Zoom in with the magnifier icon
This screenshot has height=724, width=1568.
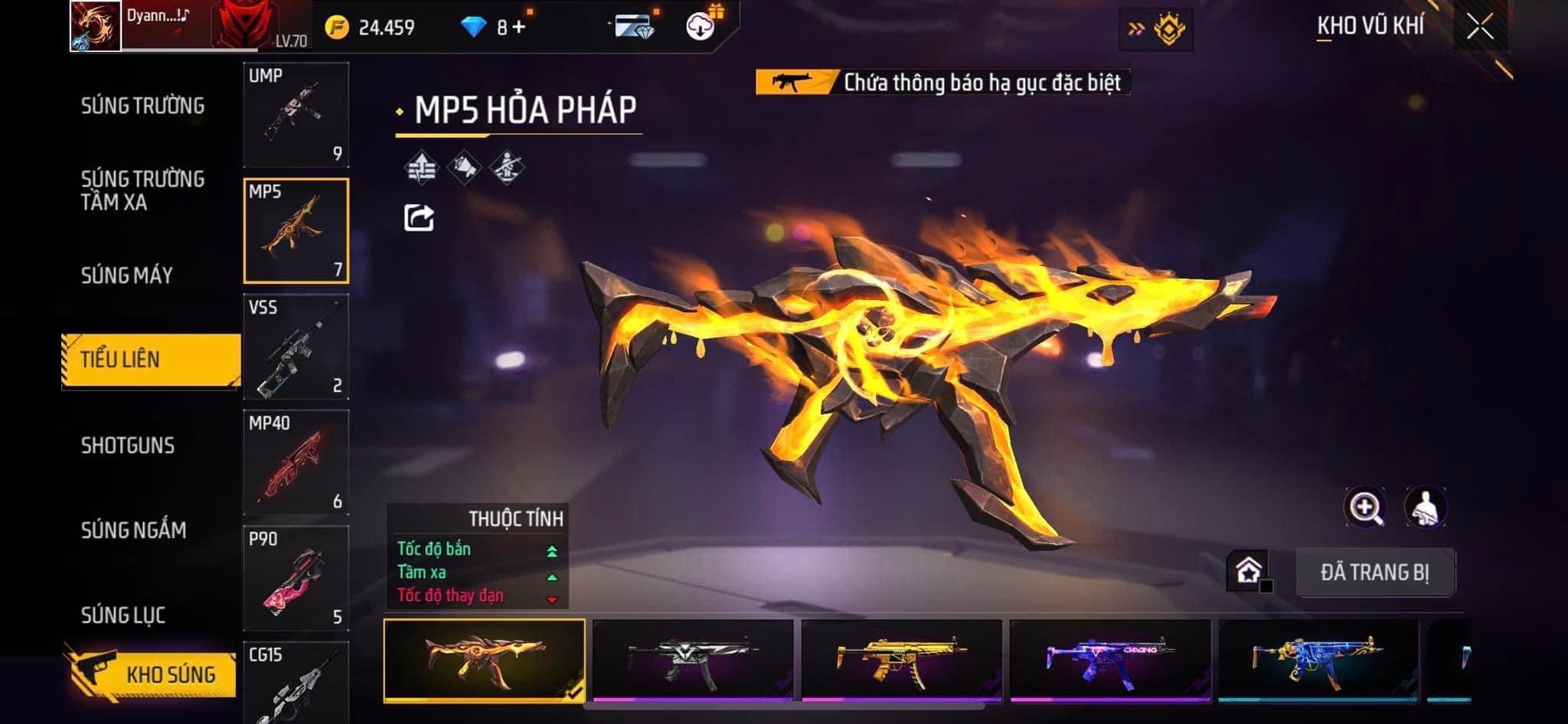tap(1364, 507)
